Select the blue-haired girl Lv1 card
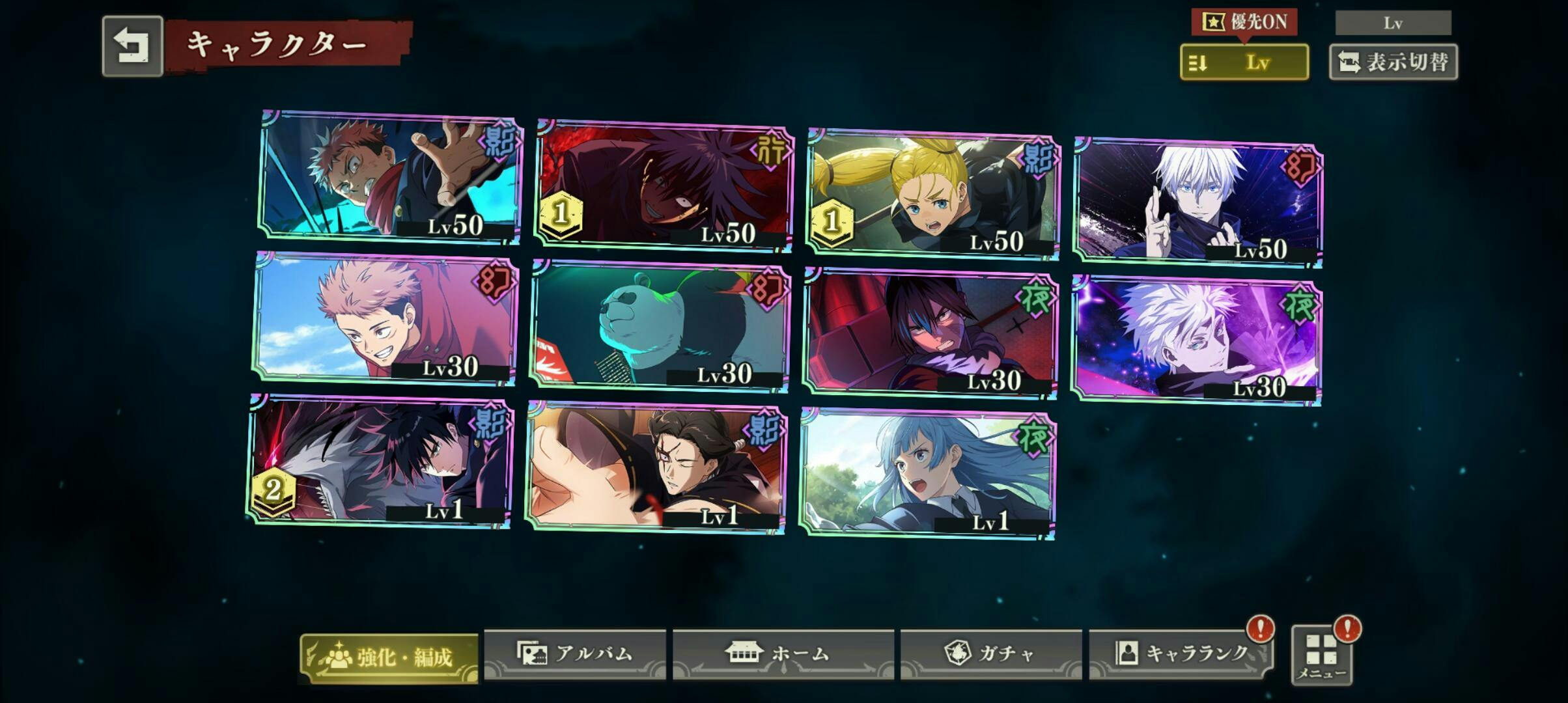 click(x=927, y=473)
